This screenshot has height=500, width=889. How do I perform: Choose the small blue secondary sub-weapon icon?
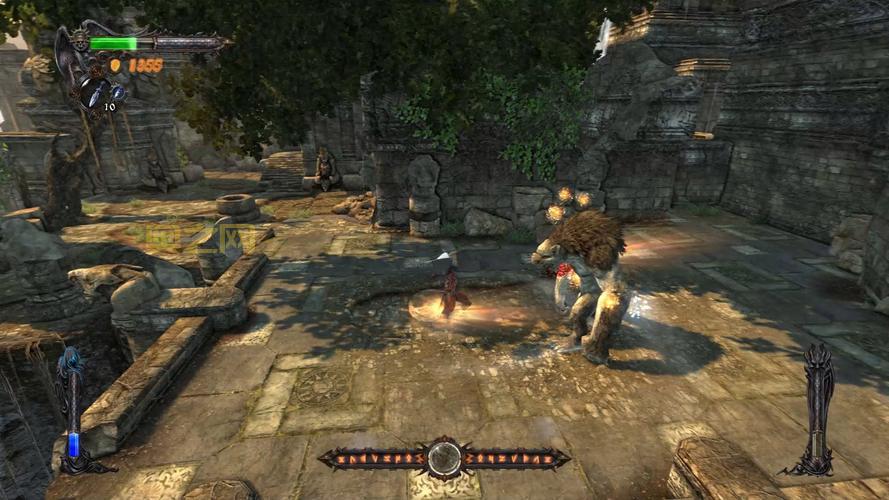point(117,91)
